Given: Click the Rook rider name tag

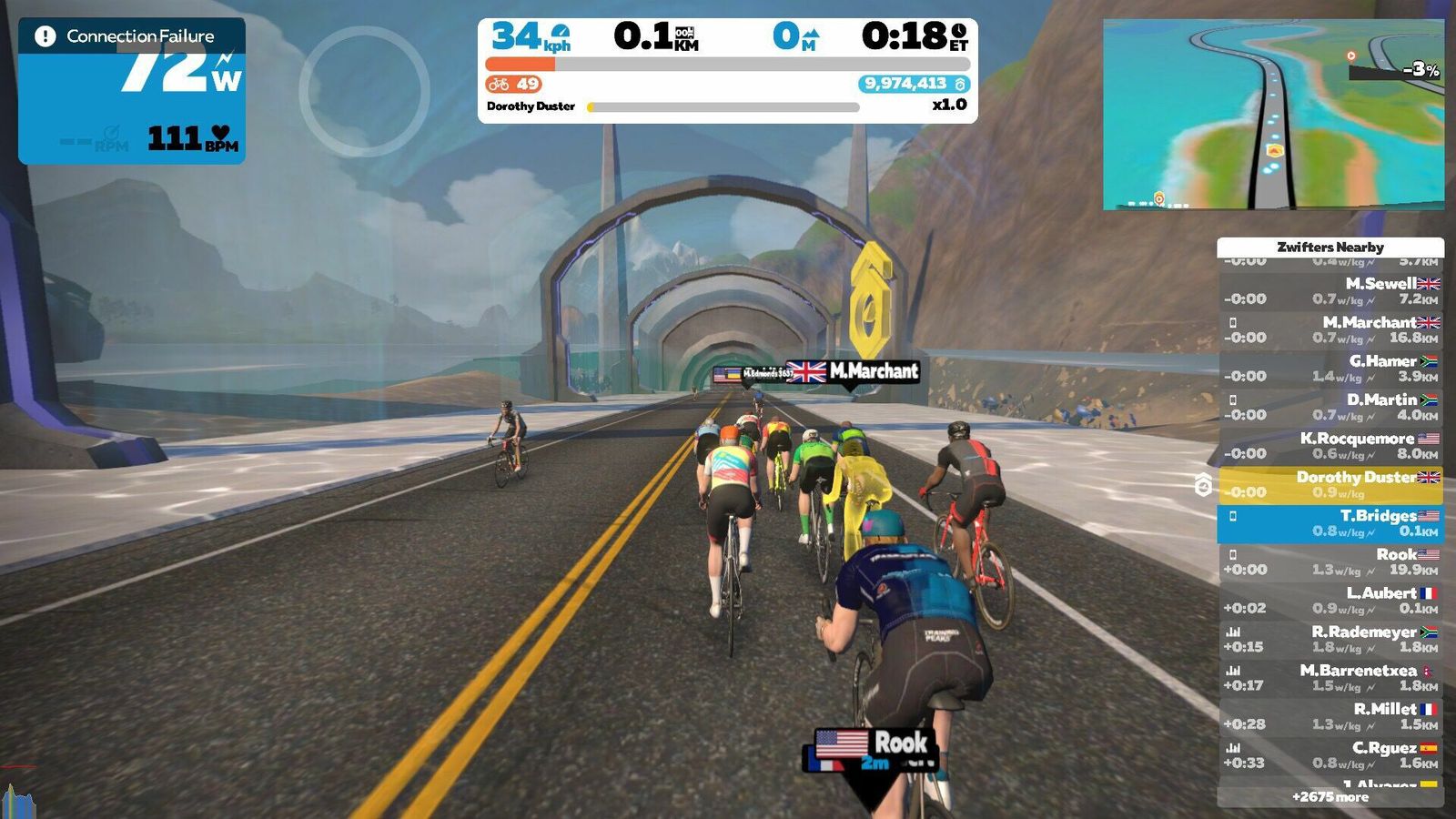Looking at the screenshot, I should click(872, 743).
